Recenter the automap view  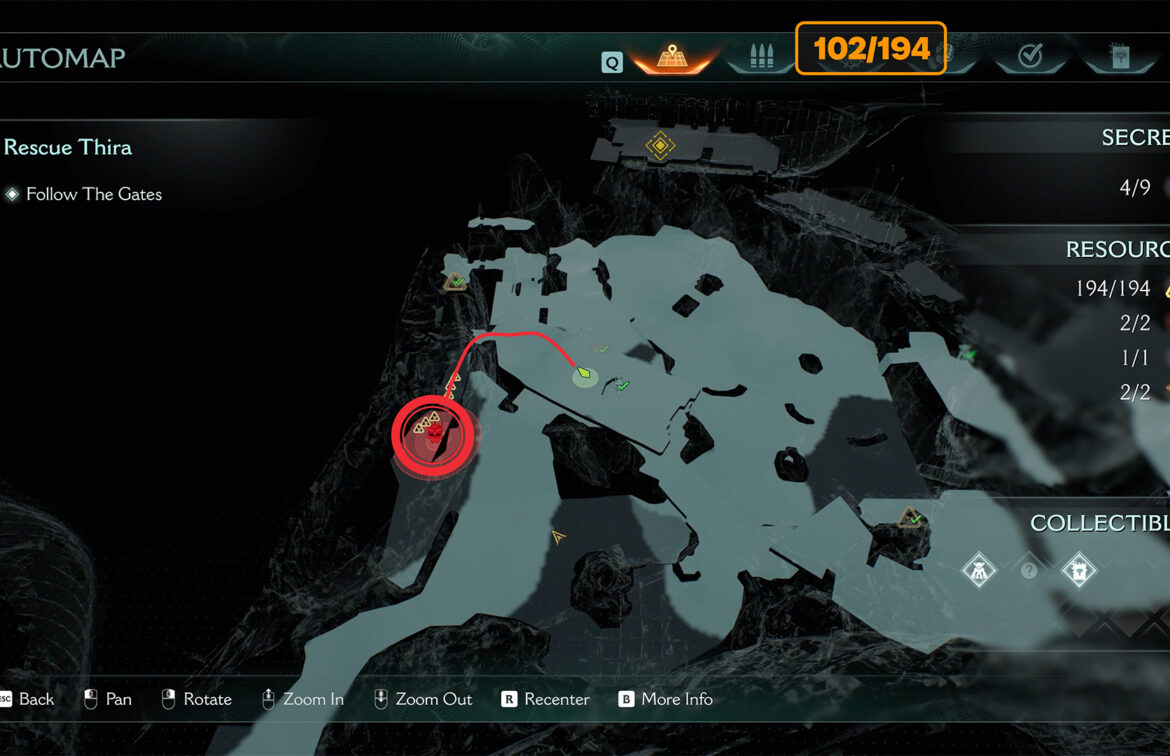(545, 699)
